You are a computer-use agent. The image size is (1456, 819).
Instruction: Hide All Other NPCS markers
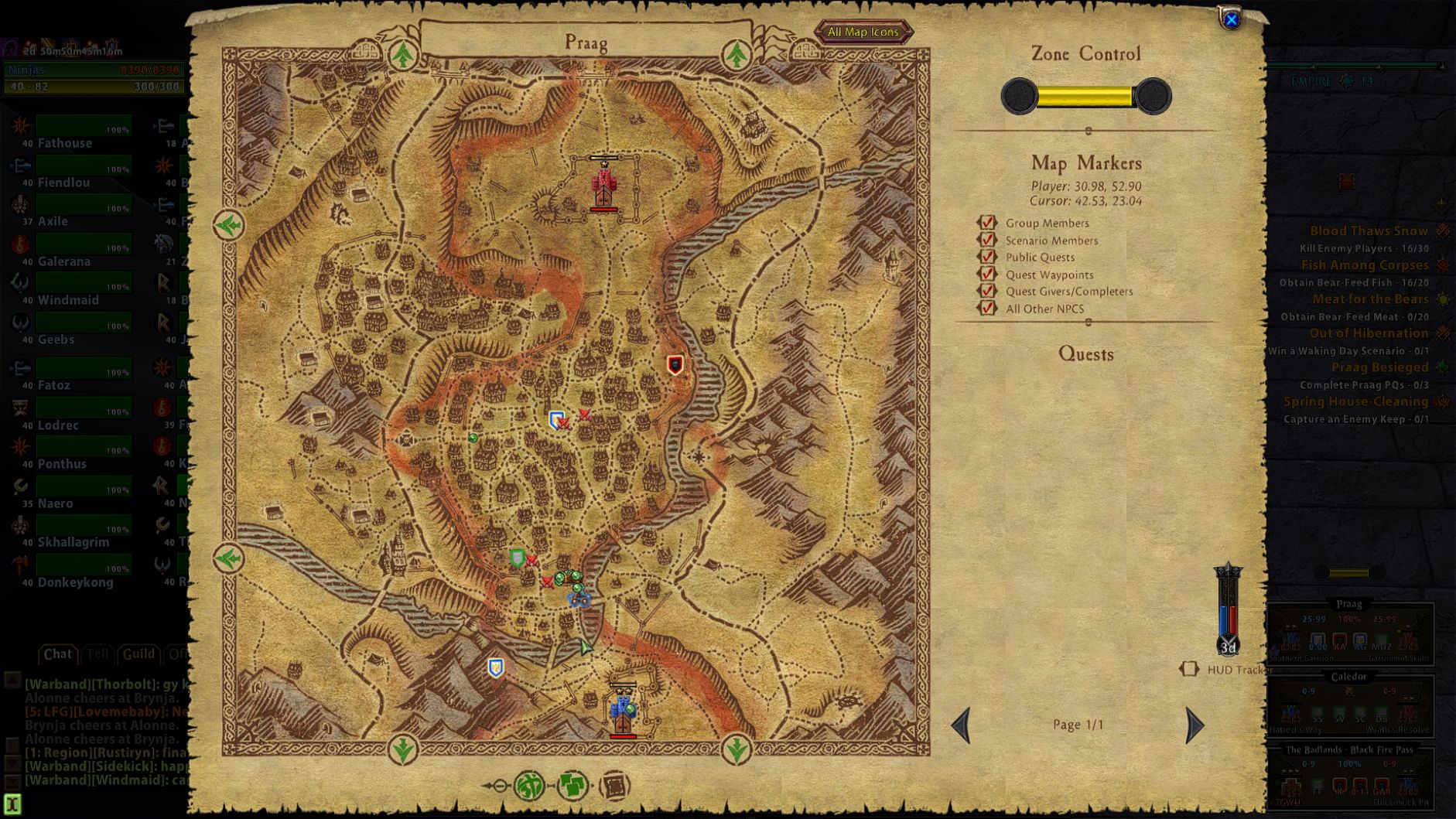(987, 308)
